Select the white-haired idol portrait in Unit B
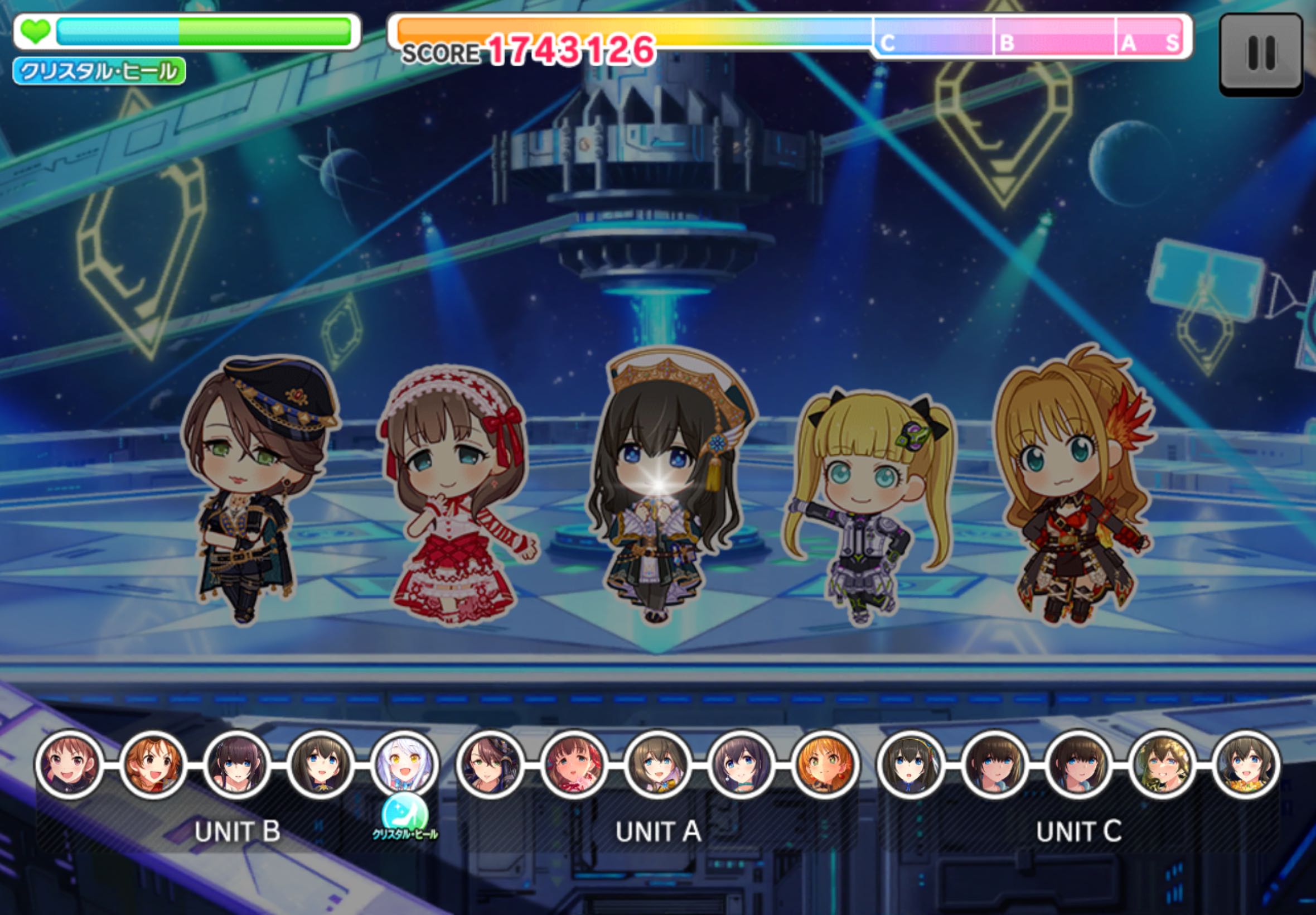 (x=404, y=765)
